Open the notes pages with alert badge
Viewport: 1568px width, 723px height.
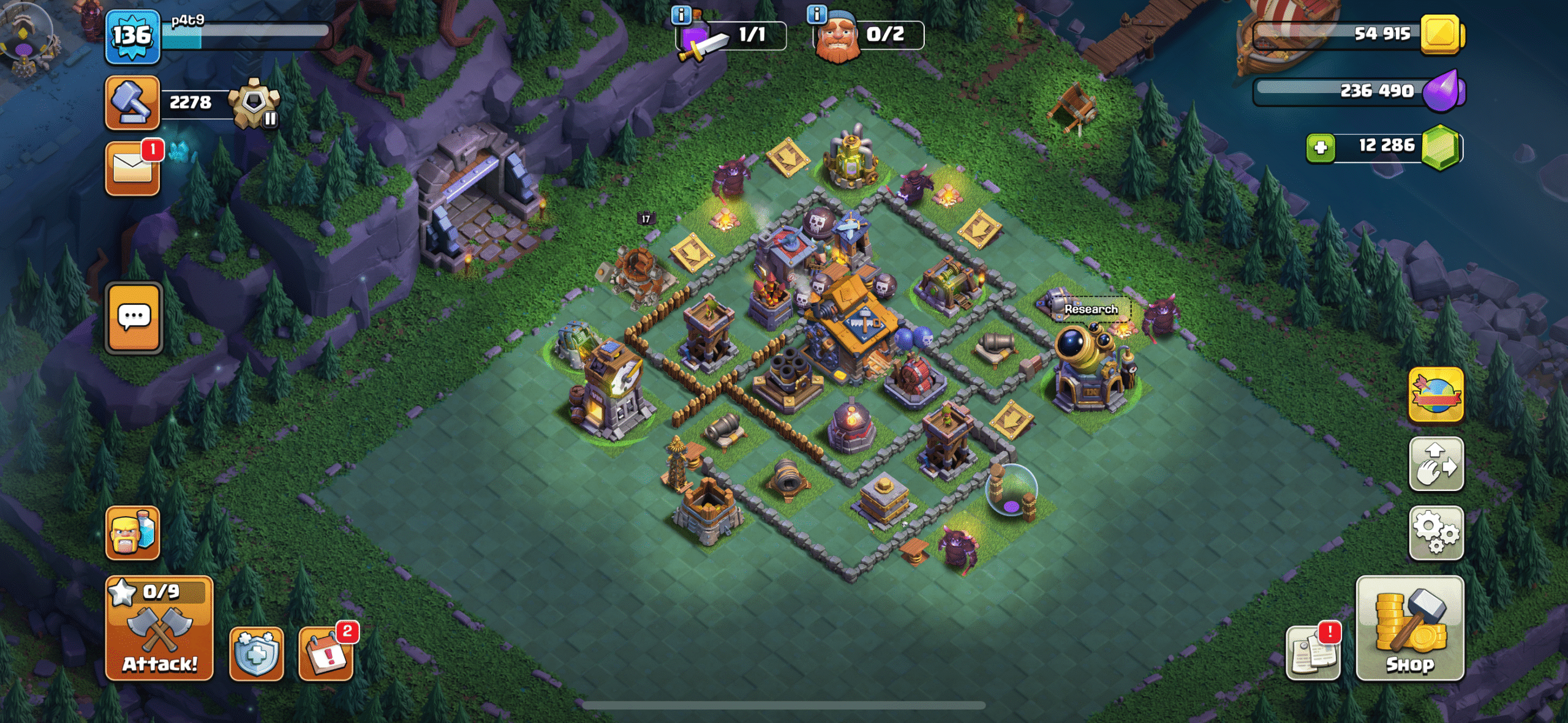pos(1313,654)
